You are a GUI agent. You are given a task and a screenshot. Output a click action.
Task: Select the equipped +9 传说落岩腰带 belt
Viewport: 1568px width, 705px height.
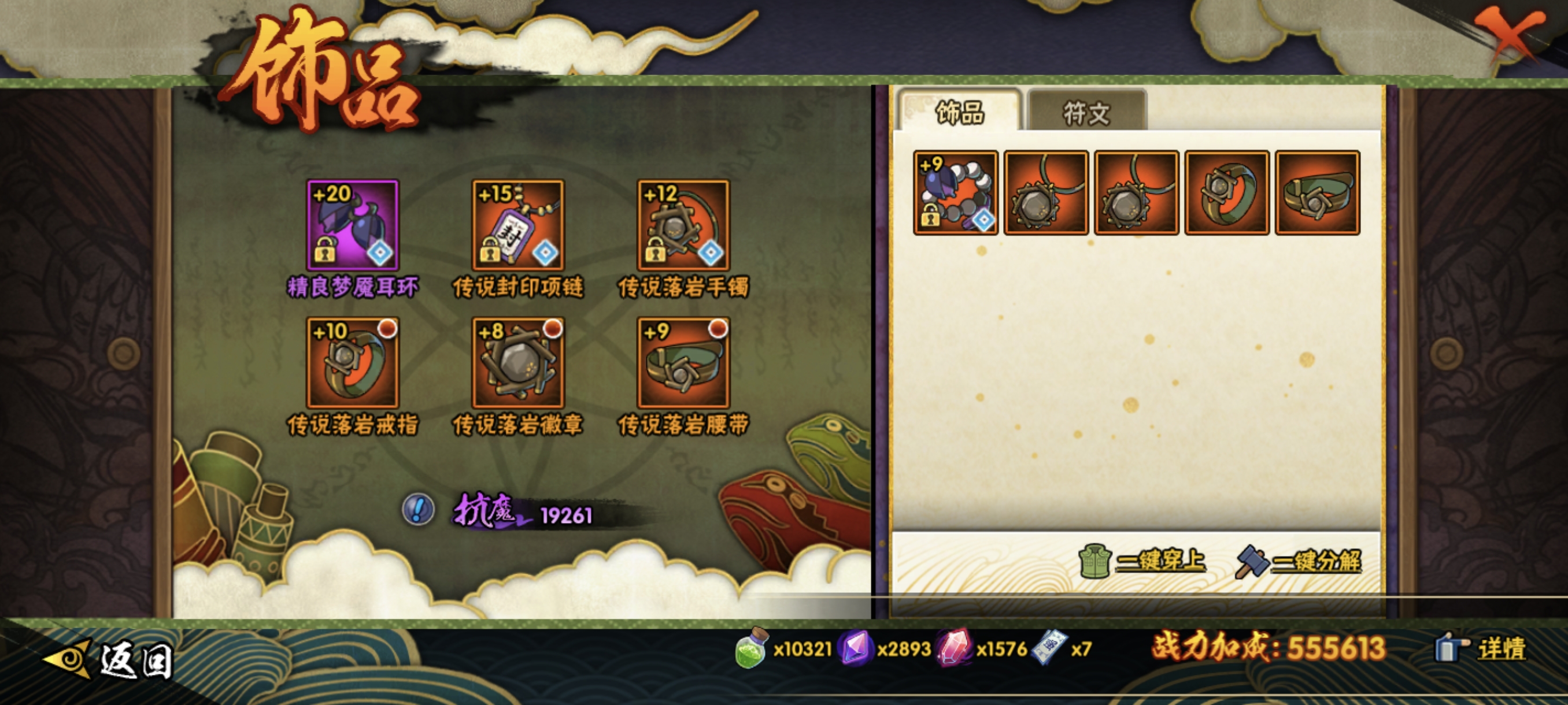(x=683, y=362)
